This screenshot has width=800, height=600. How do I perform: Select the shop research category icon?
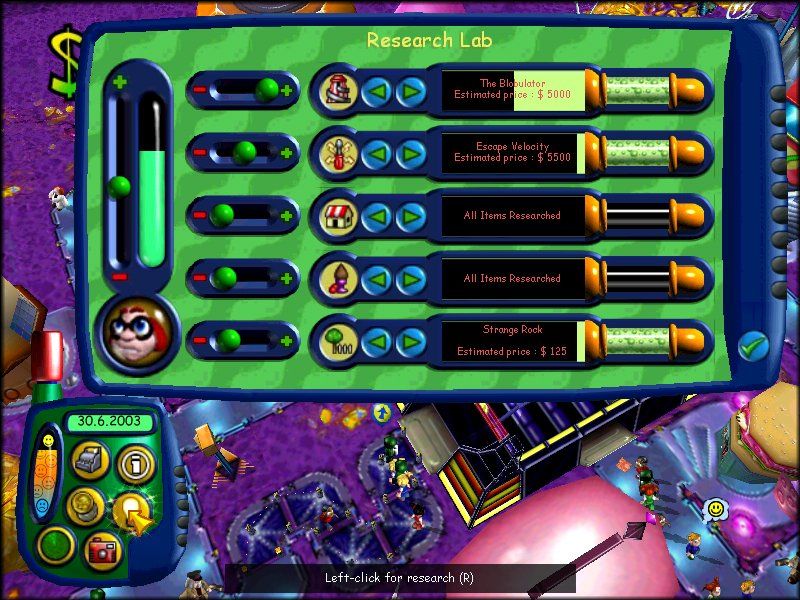point(338,215)
